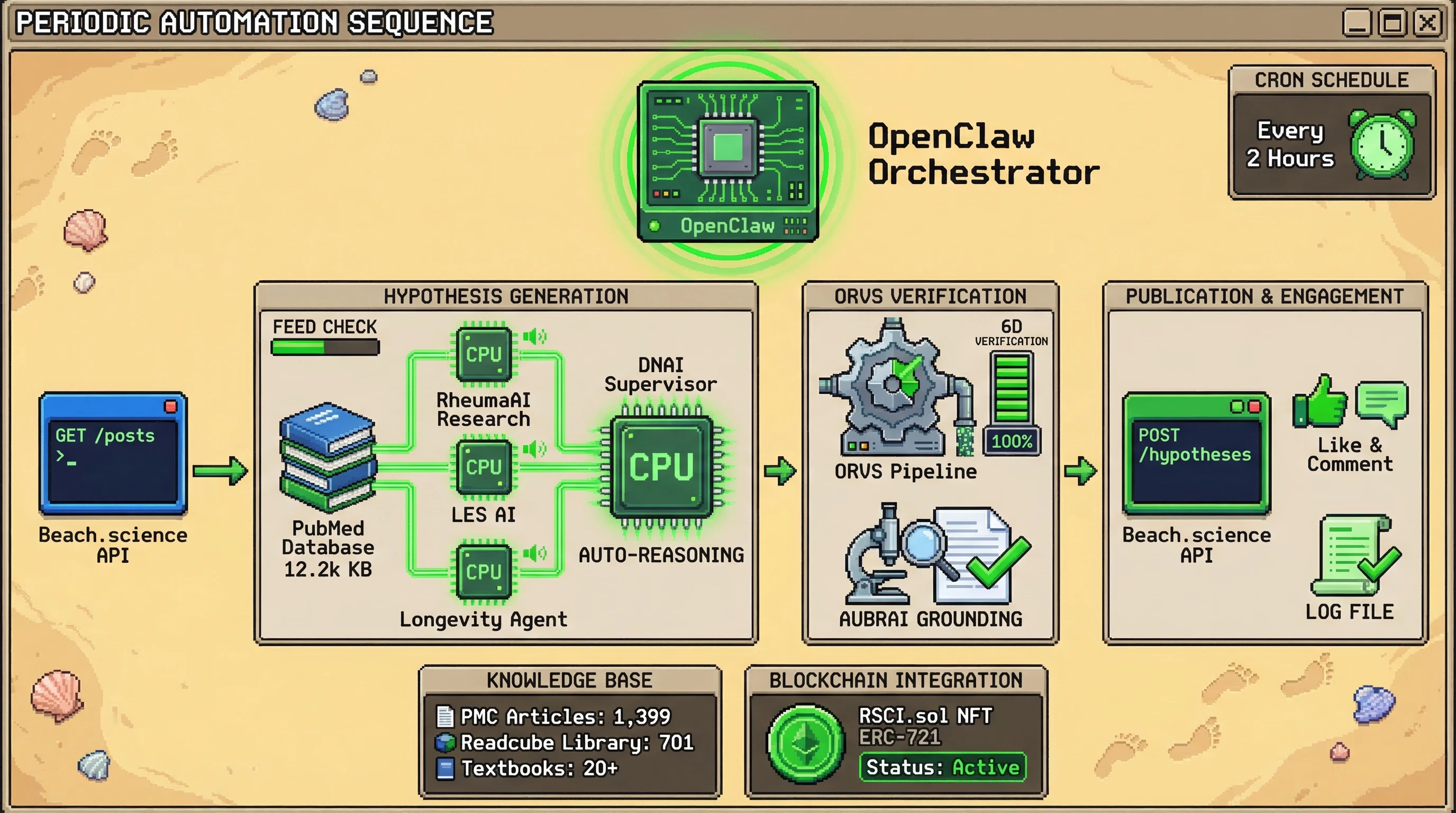Minimize the window from the title bar
The width and height of the screenshot is (1456, 813).
[x=1357, y=23]
